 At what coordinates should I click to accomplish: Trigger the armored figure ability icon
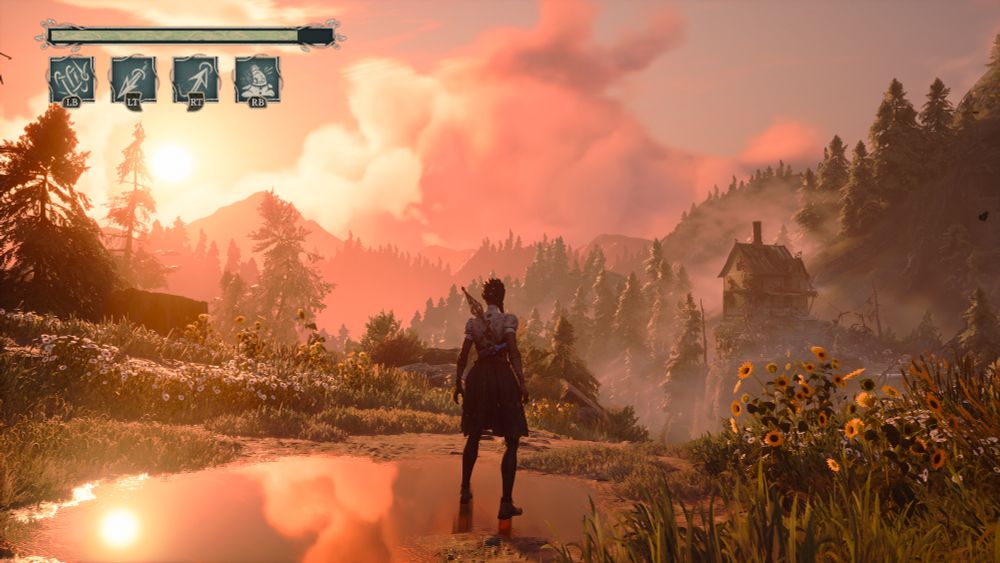(x=257, y=78)
